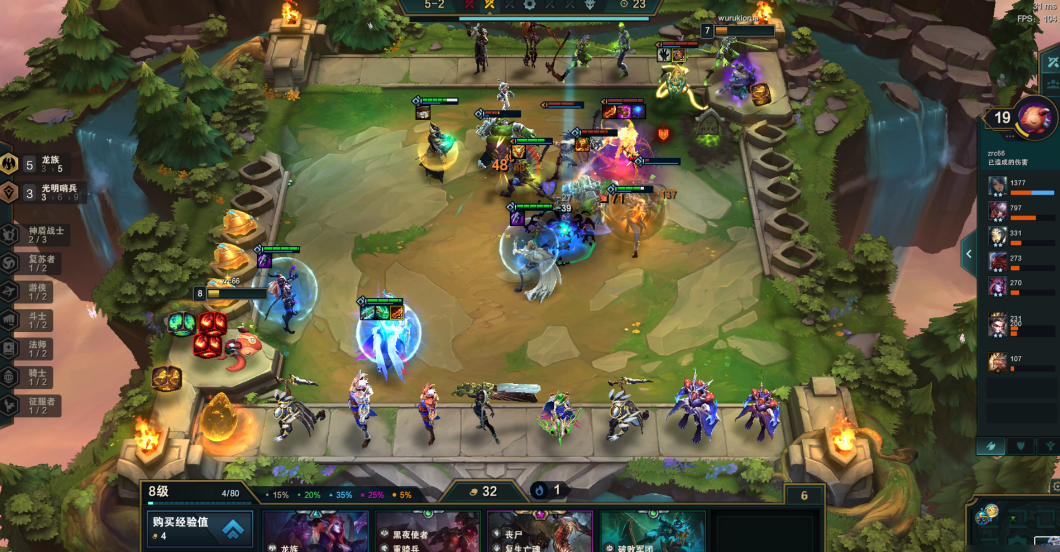This screenshot has height=552, width=1060.
Task: Select the 龙族 trait in the synergy list
Action: click(x=40, y=164)
